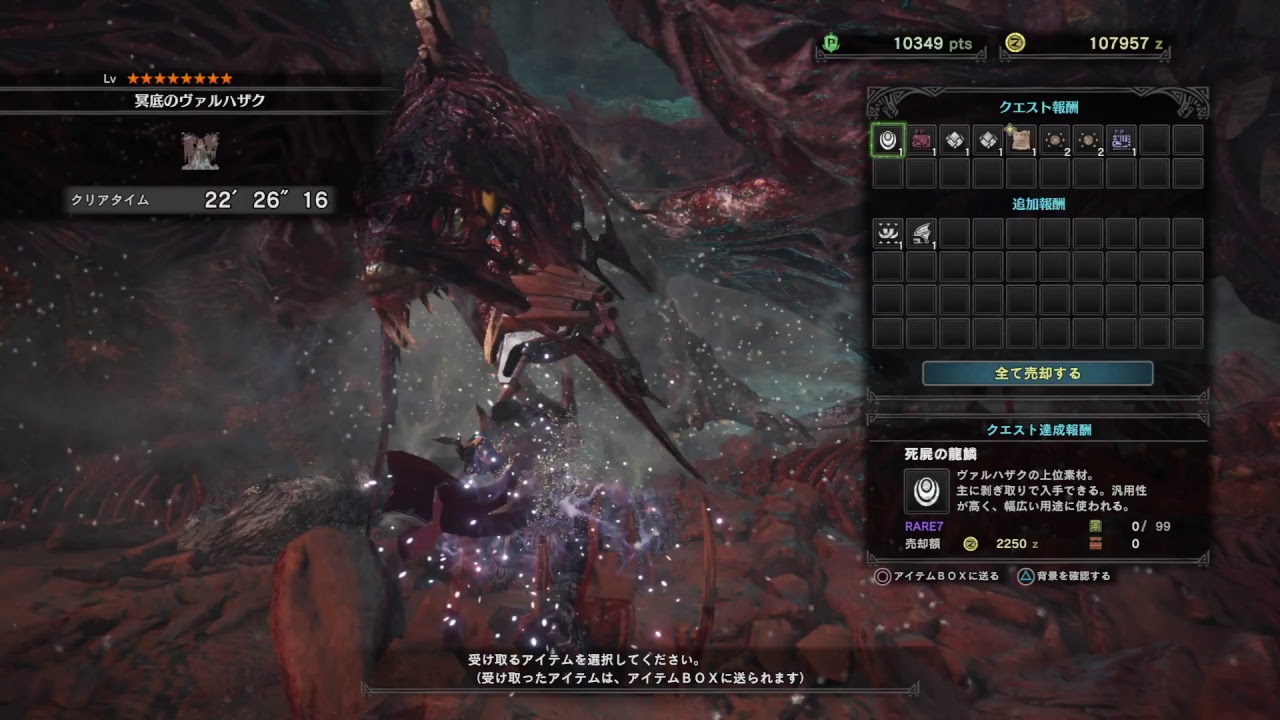Image resolution: width=1280 pixels, height=720 pixels.
Task: Select the highlighted white dragon scale reward
Action: point(888,140)
